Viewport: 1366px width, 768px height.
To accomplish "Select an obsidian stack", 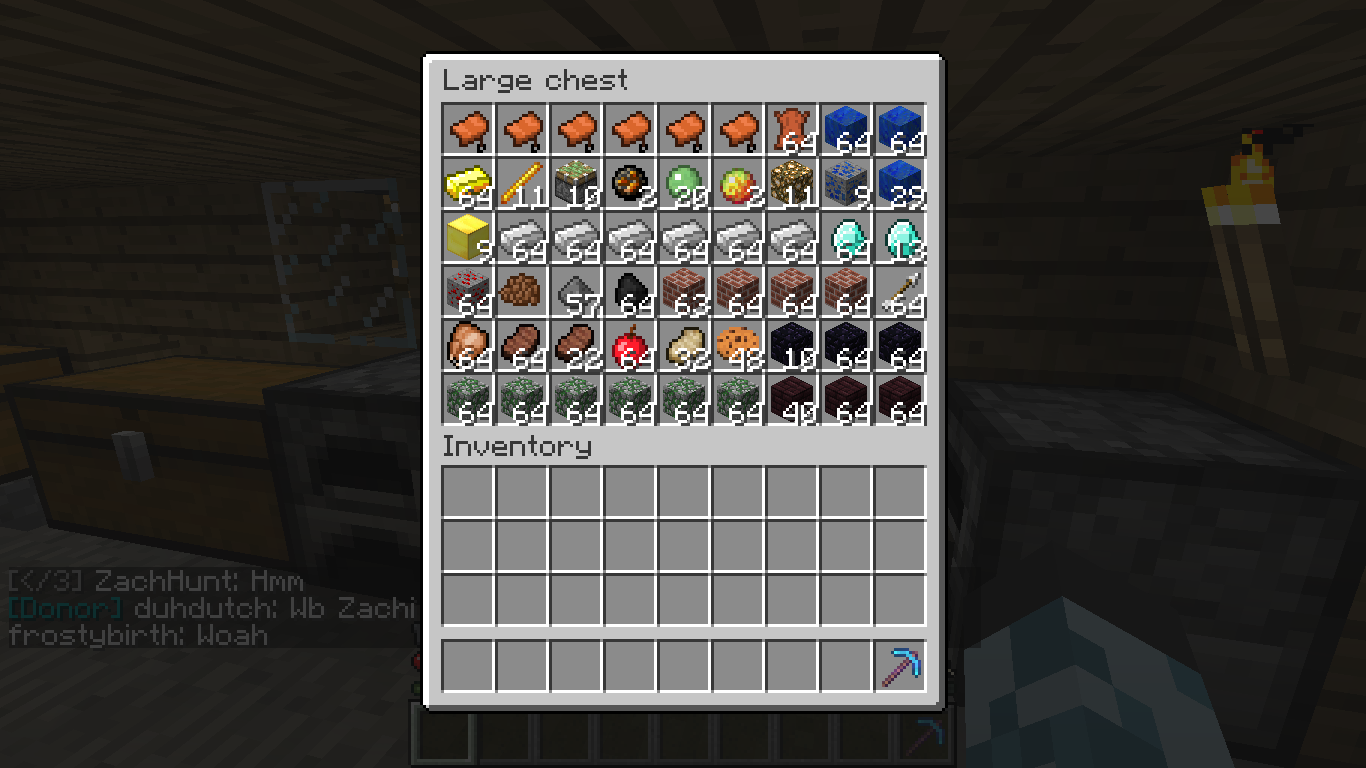I will coord(845,345).
